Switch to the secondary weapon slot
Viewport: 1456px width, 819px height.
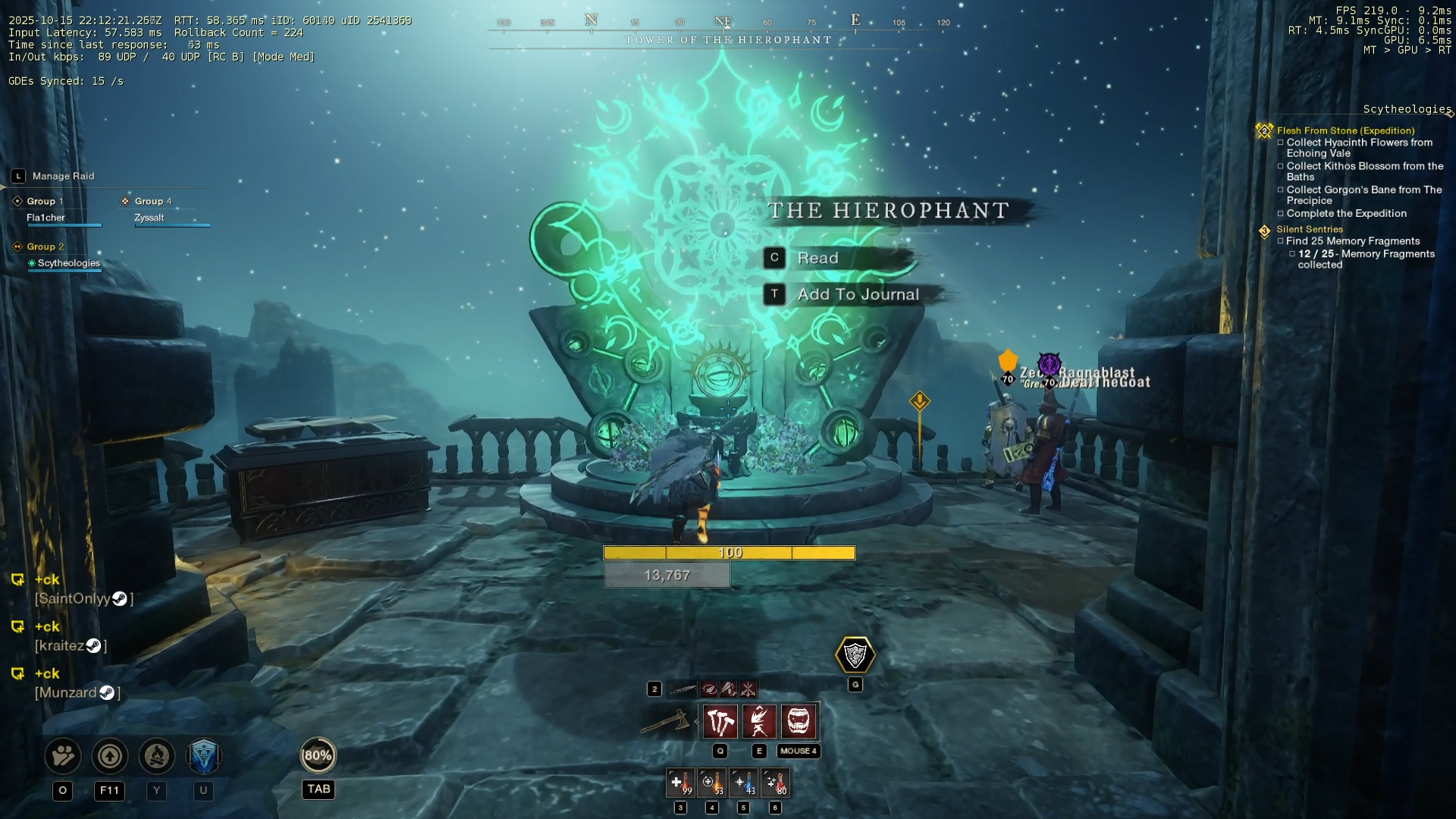tap(682, 689)
